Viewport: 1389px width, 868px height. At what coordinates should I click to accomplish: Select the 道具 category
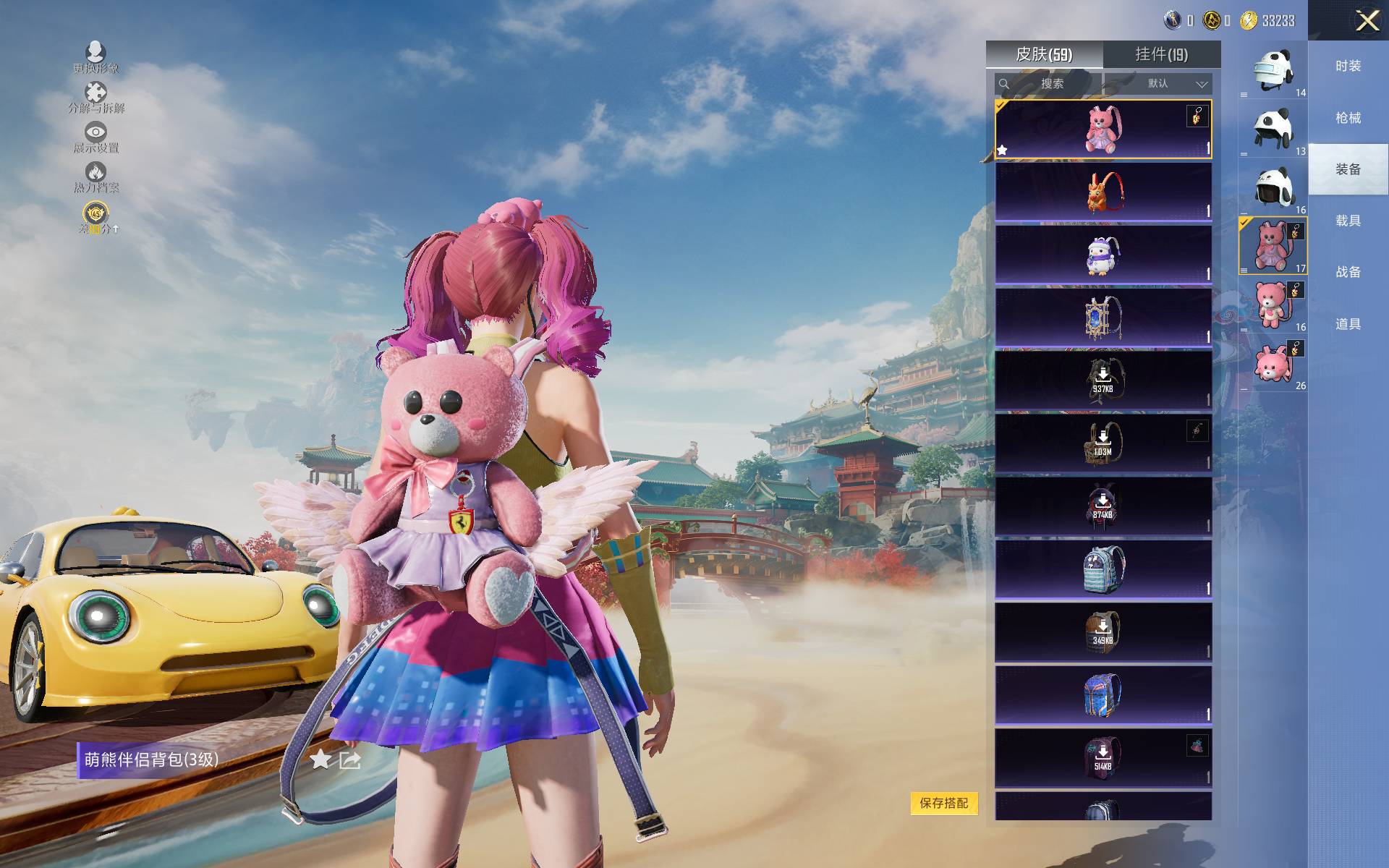coord(1348,324)
